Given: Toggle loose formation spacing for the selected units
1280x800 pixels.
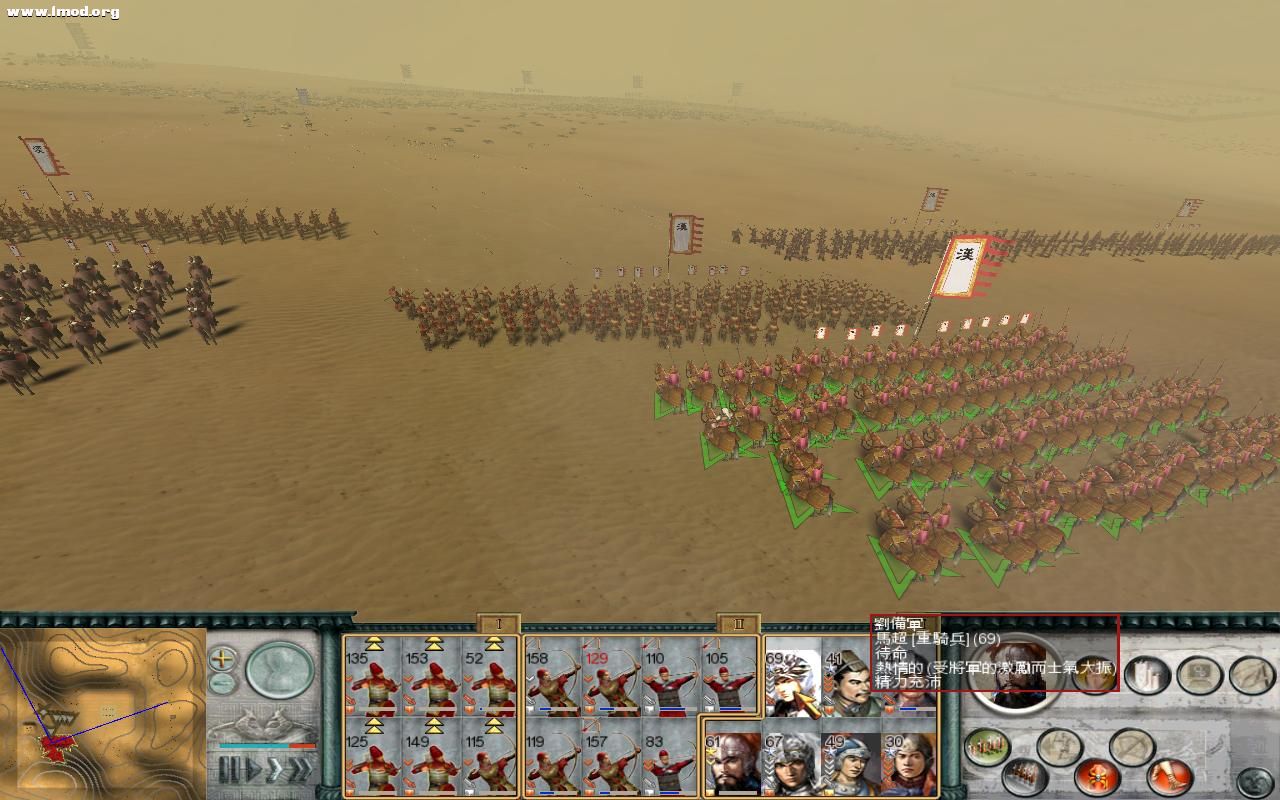Looking at the screenshot, I should click(1061, 746).
